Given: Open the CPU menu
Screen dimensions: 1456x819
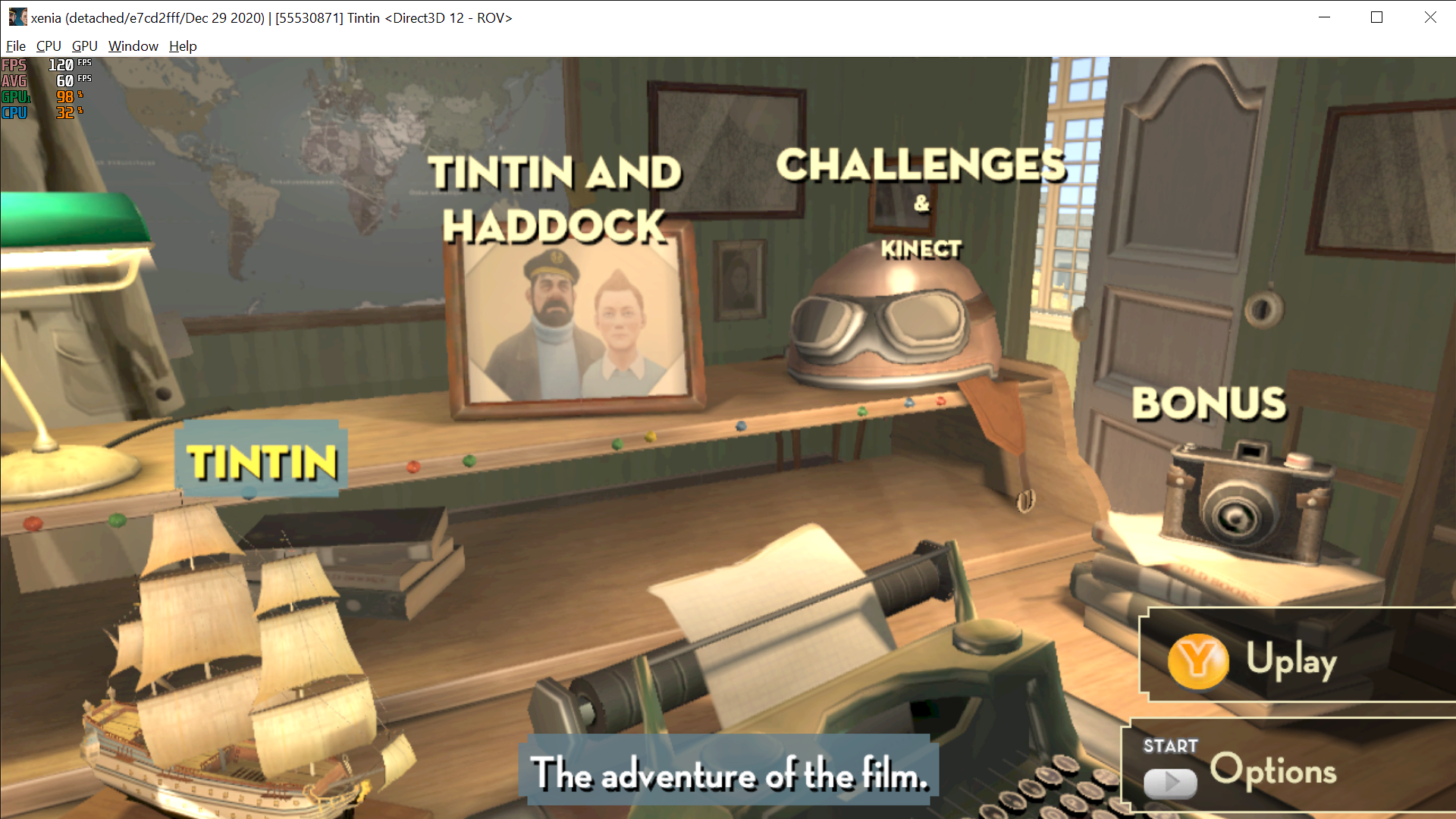Looking at the screenshot, I should pyautogui.click(x=48, y=46).
